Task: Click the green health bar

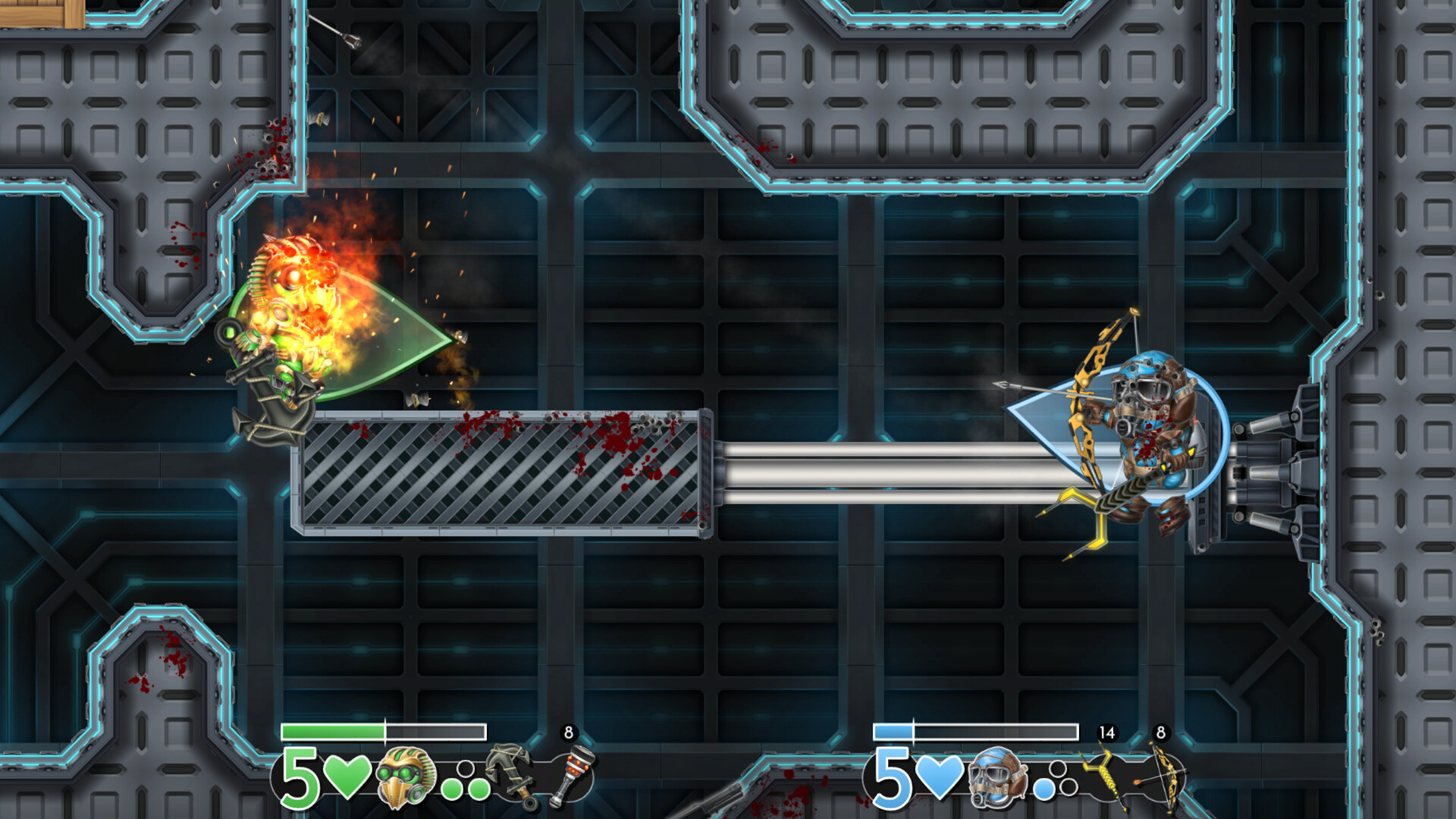Action: (334, 731)
